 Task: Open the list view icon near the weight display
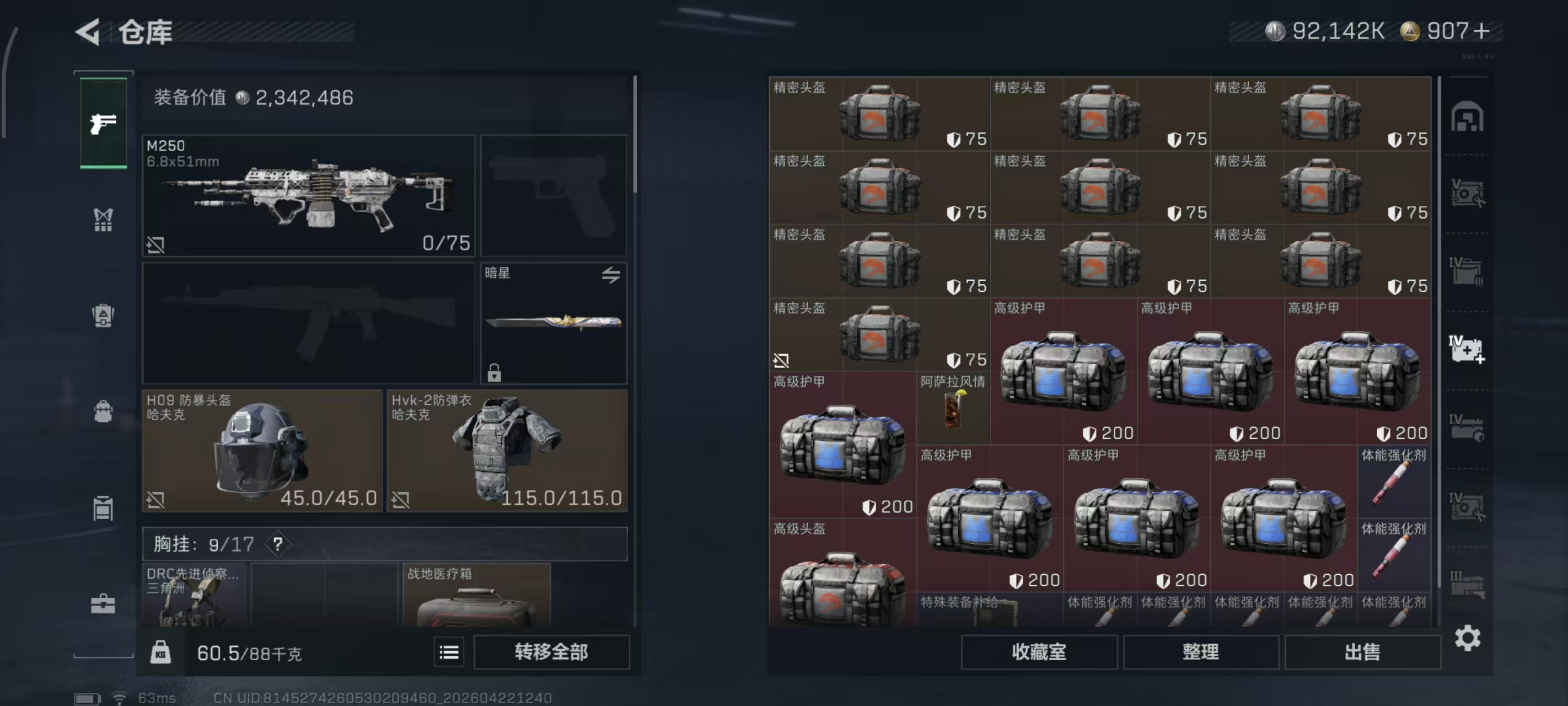click(x=449, y=652)
